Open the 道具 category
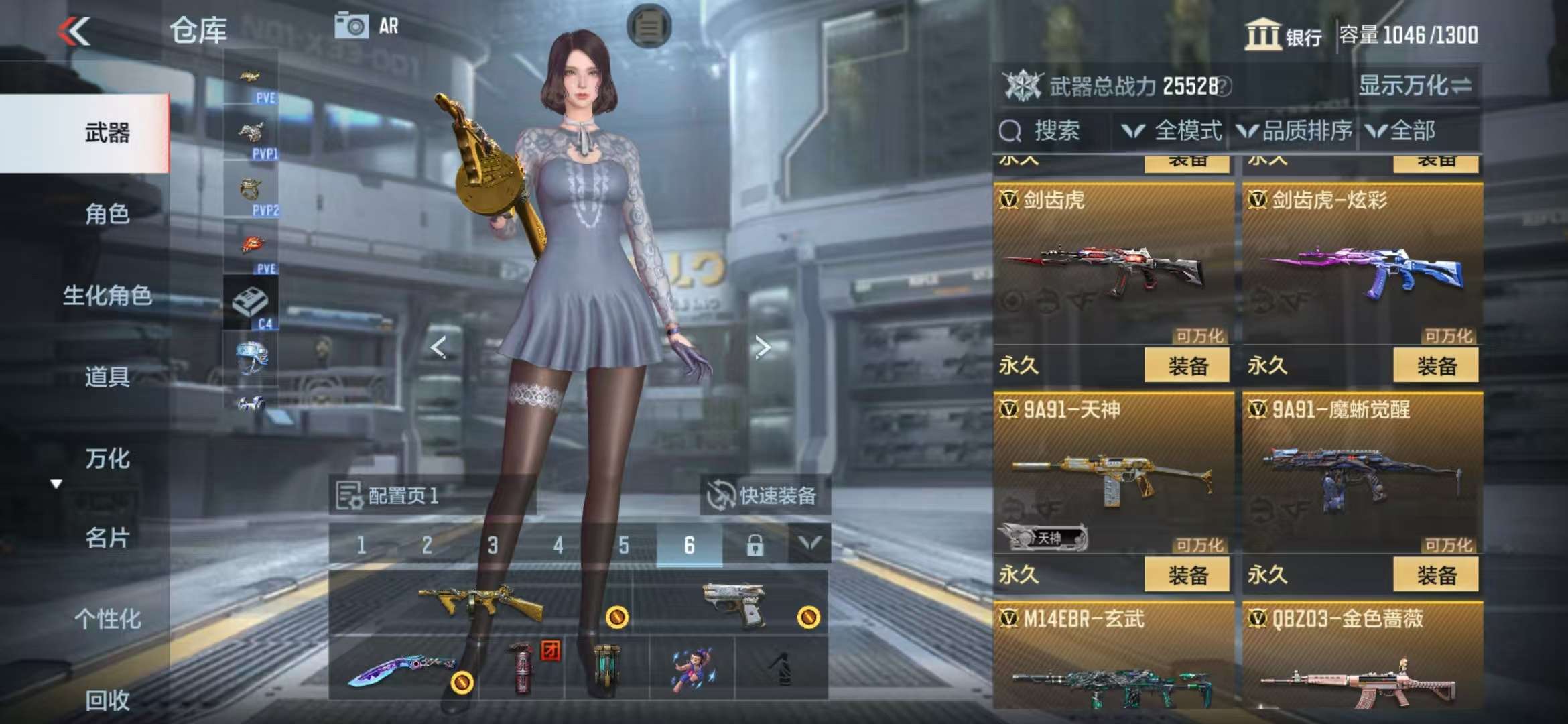This screenshot has height=724, width=1568. point(107,377)
